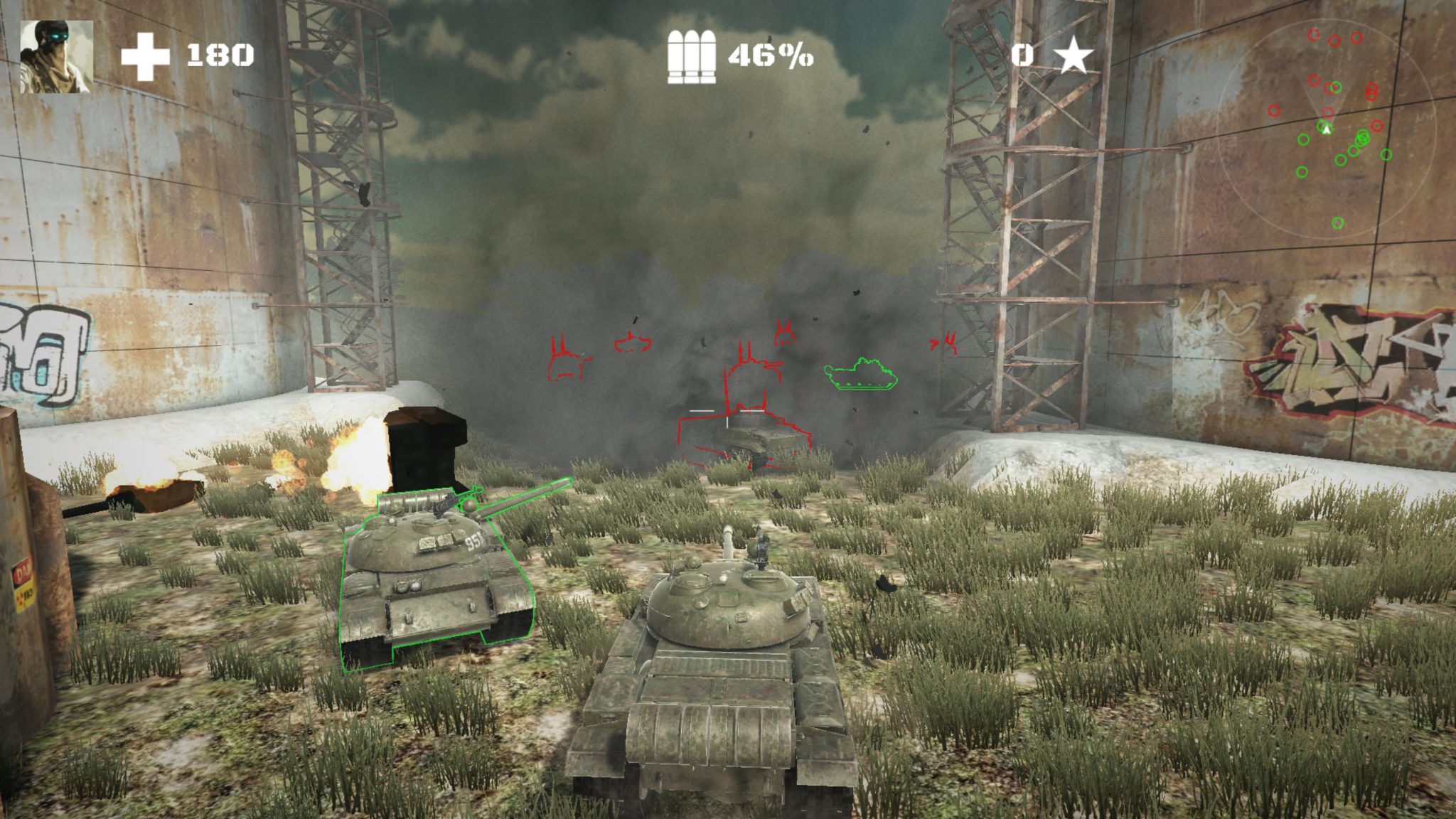Click the white star score icon
Viewport: 1456px width, 819px height.
1075,53
